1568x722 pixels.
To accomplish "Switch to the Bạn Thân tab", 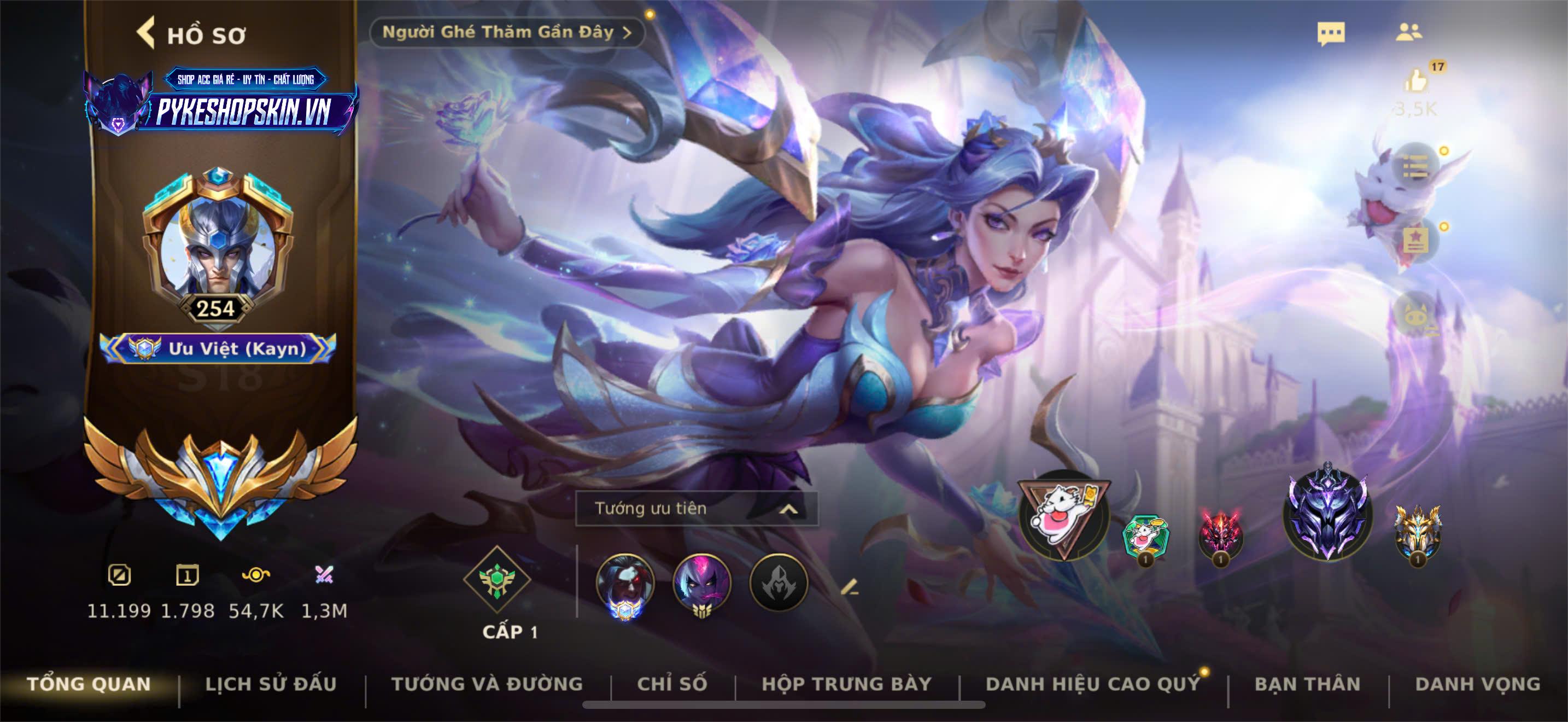I will (1307, 684).
